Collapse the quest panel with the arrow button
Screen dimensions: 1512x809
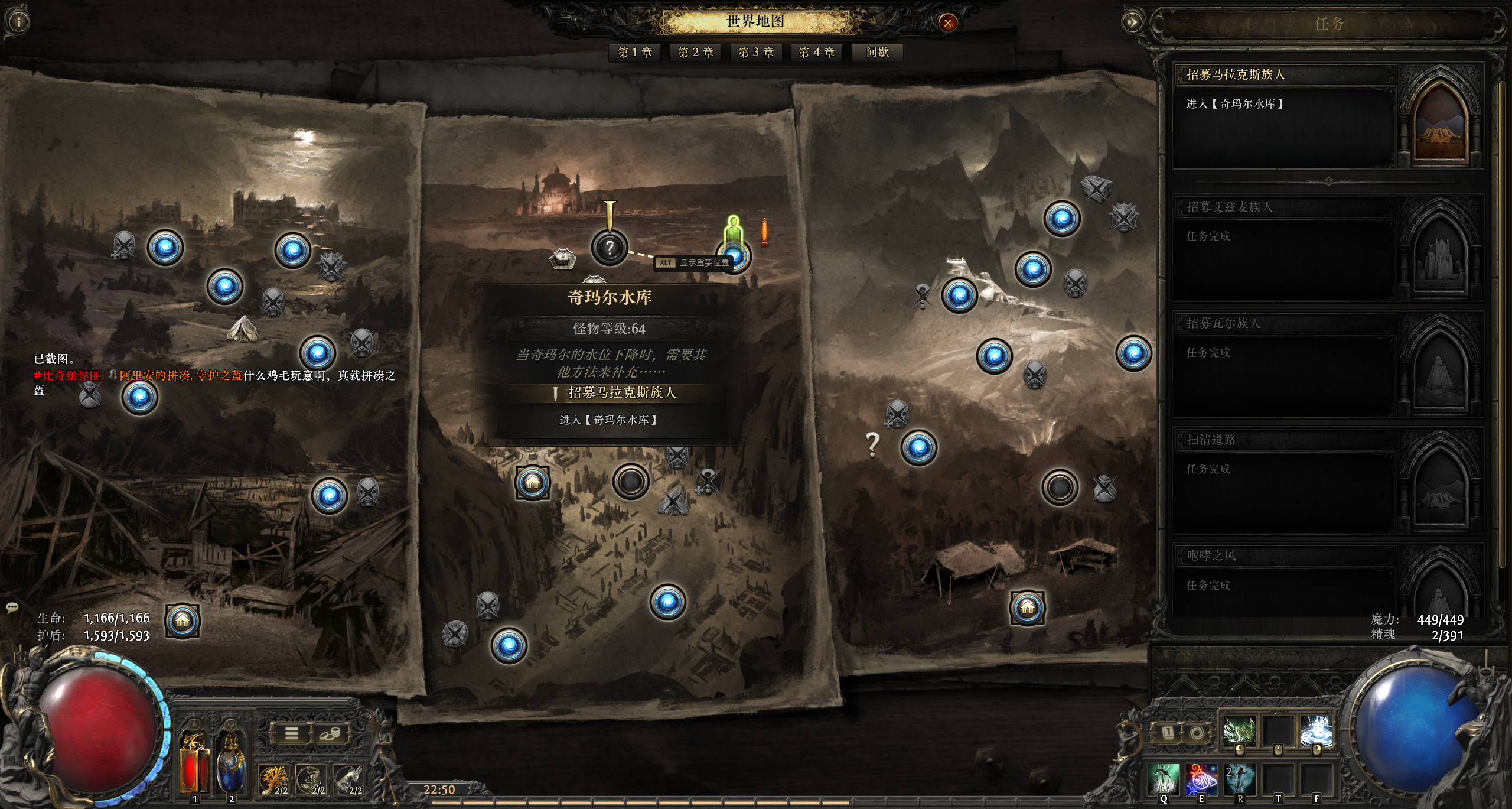point(1132,22)
